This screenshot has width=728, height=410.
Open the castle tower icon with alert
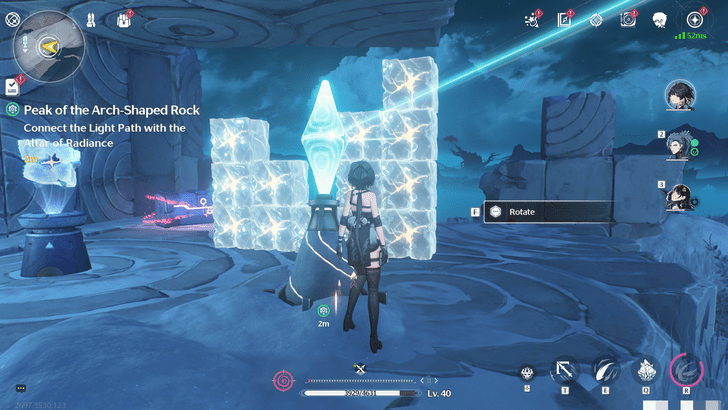125,18
